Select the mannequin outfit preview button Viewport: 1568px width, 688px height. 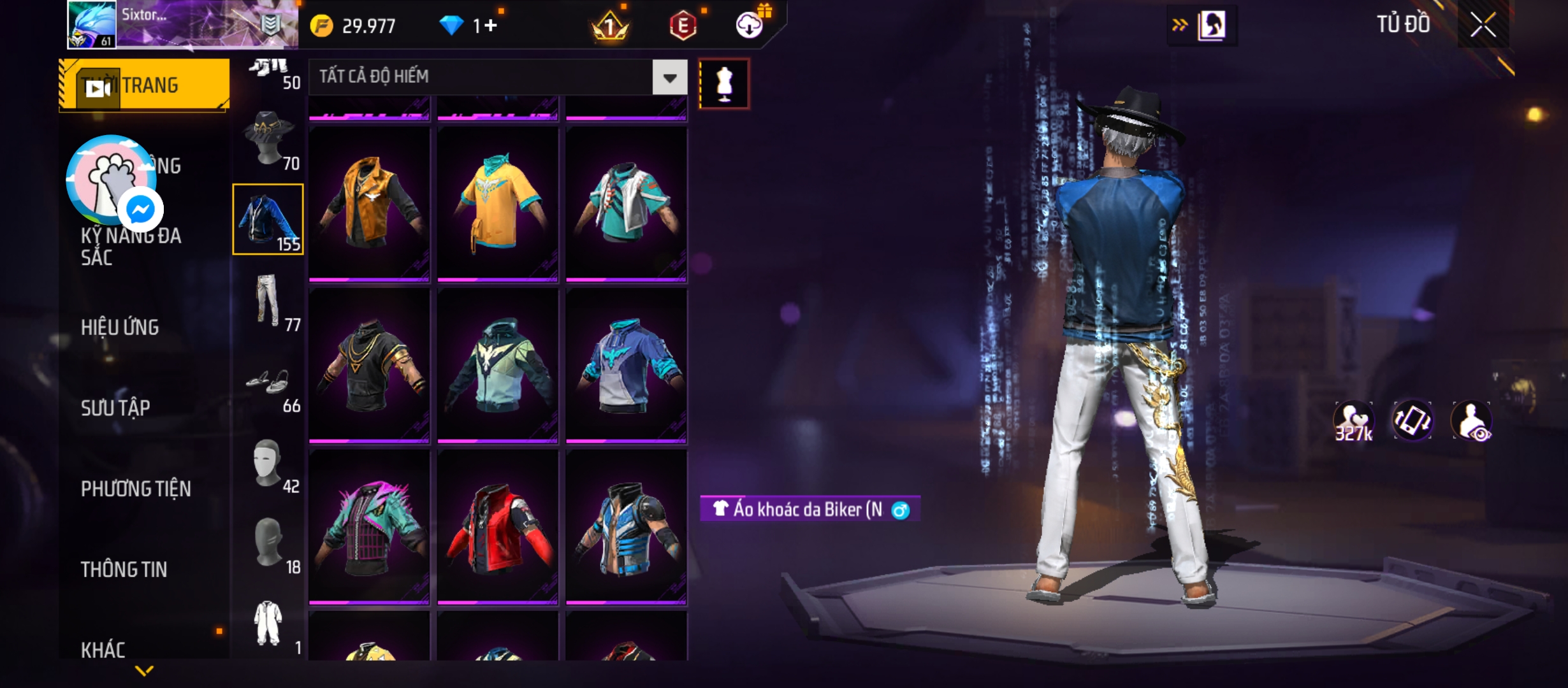[724, 84]
